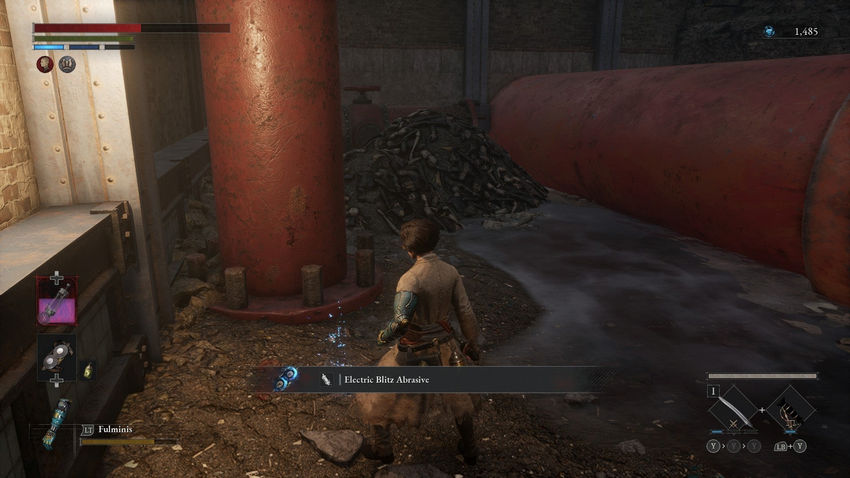Activate the Fulminis Legion Arm icon
The width and height of the screenshot is (850, 478).
pyautogui.click(x=52, y=421)
